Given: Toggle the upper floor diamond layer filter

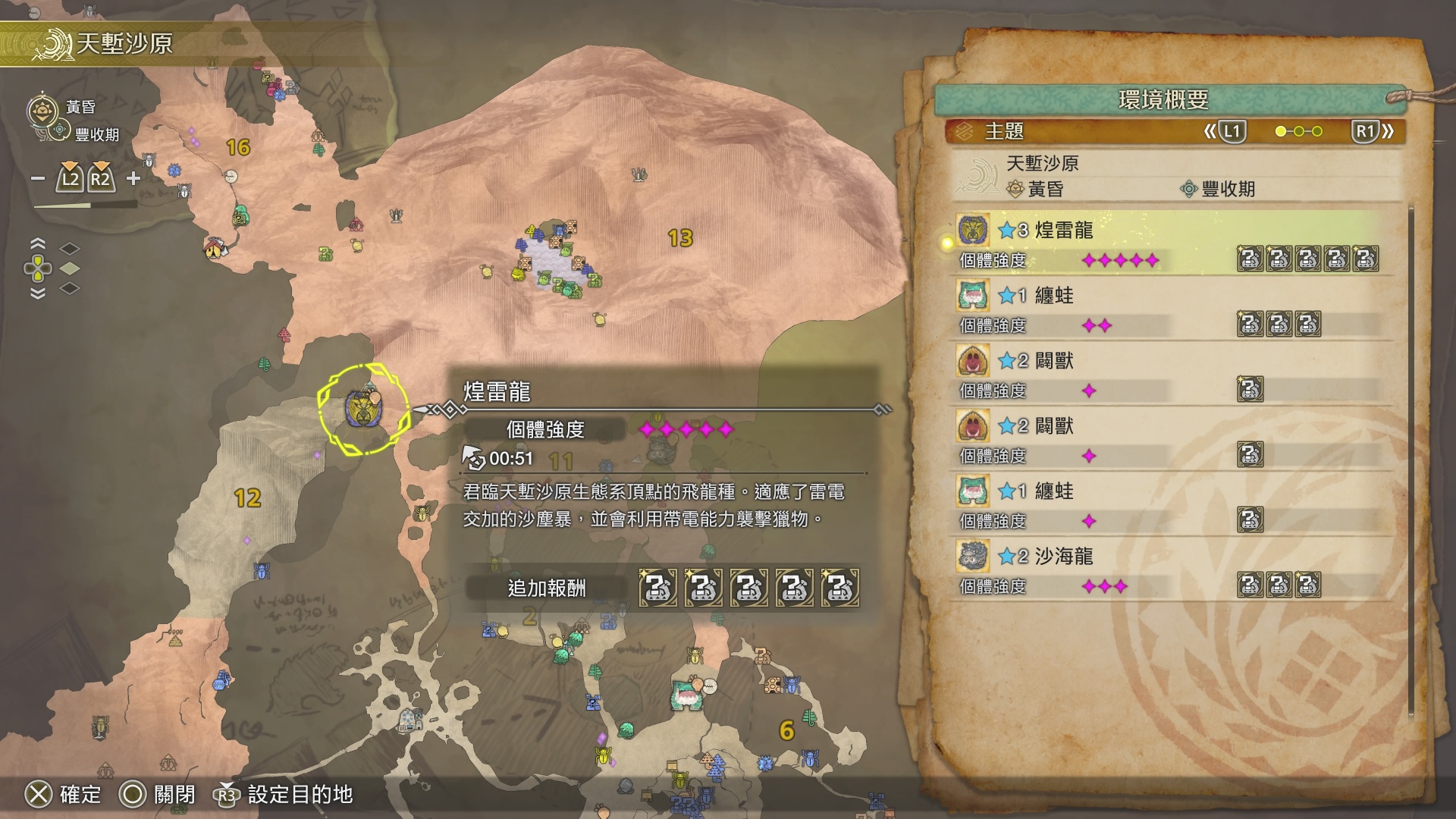Looking at the screenshot, I should point(70,249).
